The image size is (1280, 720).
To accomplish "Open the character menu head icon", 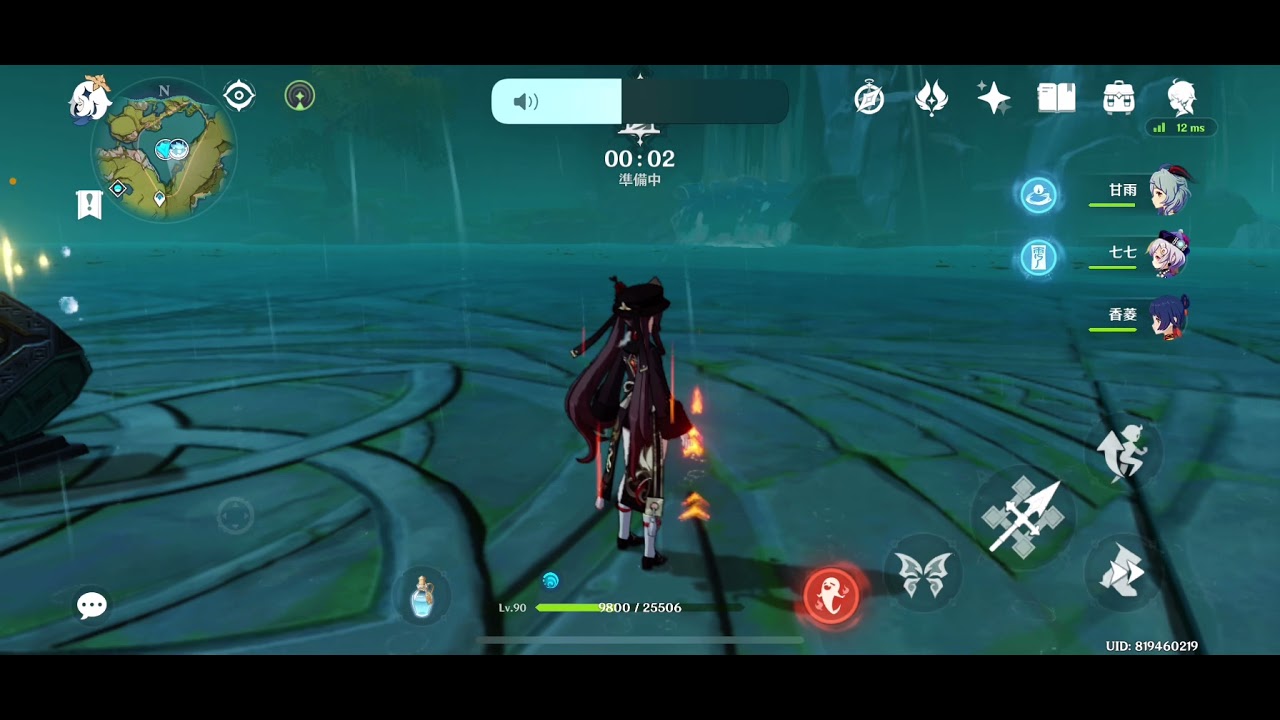I will [x=1182, y=97].
